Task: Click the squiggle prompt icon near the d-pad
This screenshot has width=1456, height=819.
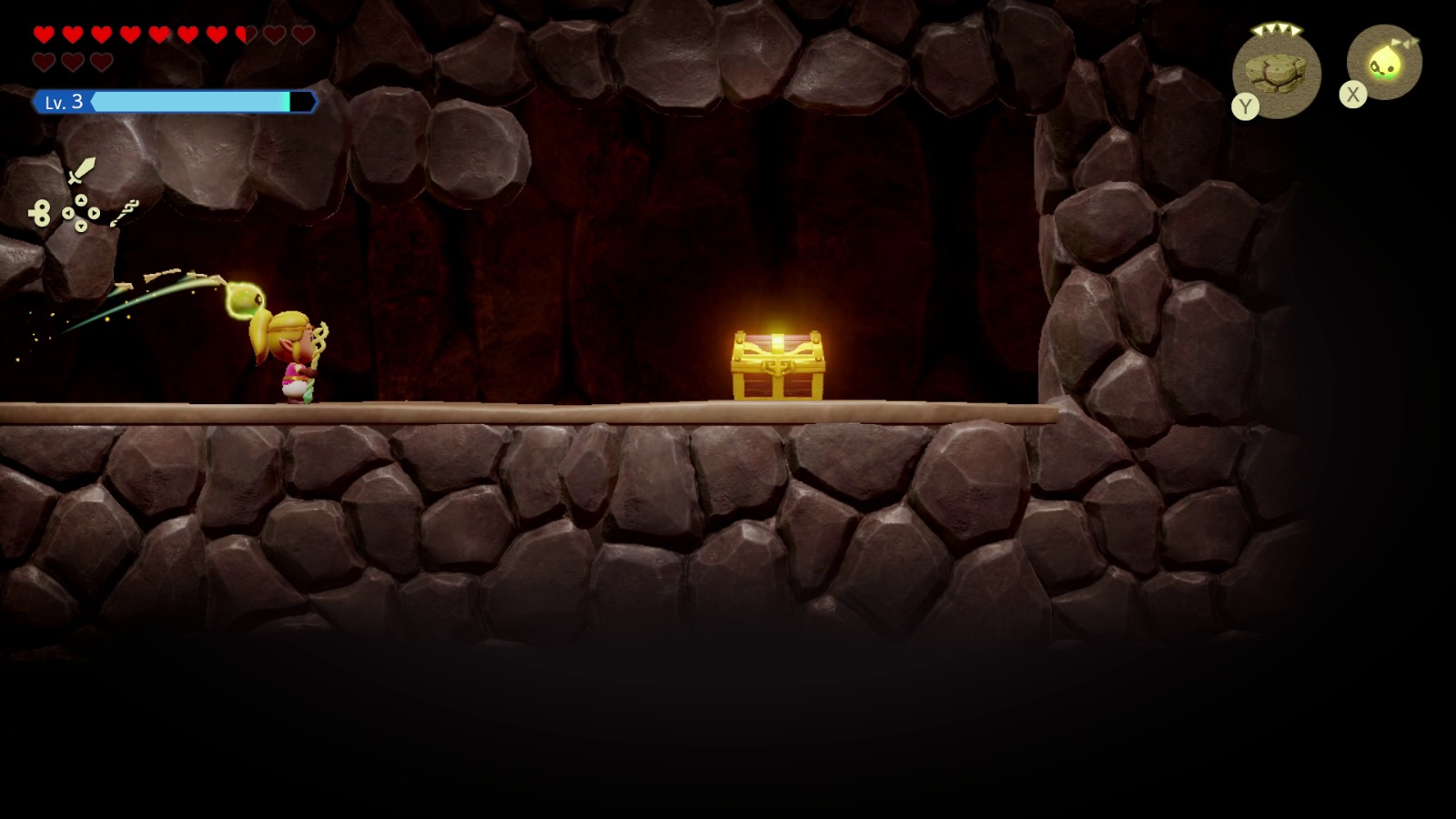Action: click(125, 212)
